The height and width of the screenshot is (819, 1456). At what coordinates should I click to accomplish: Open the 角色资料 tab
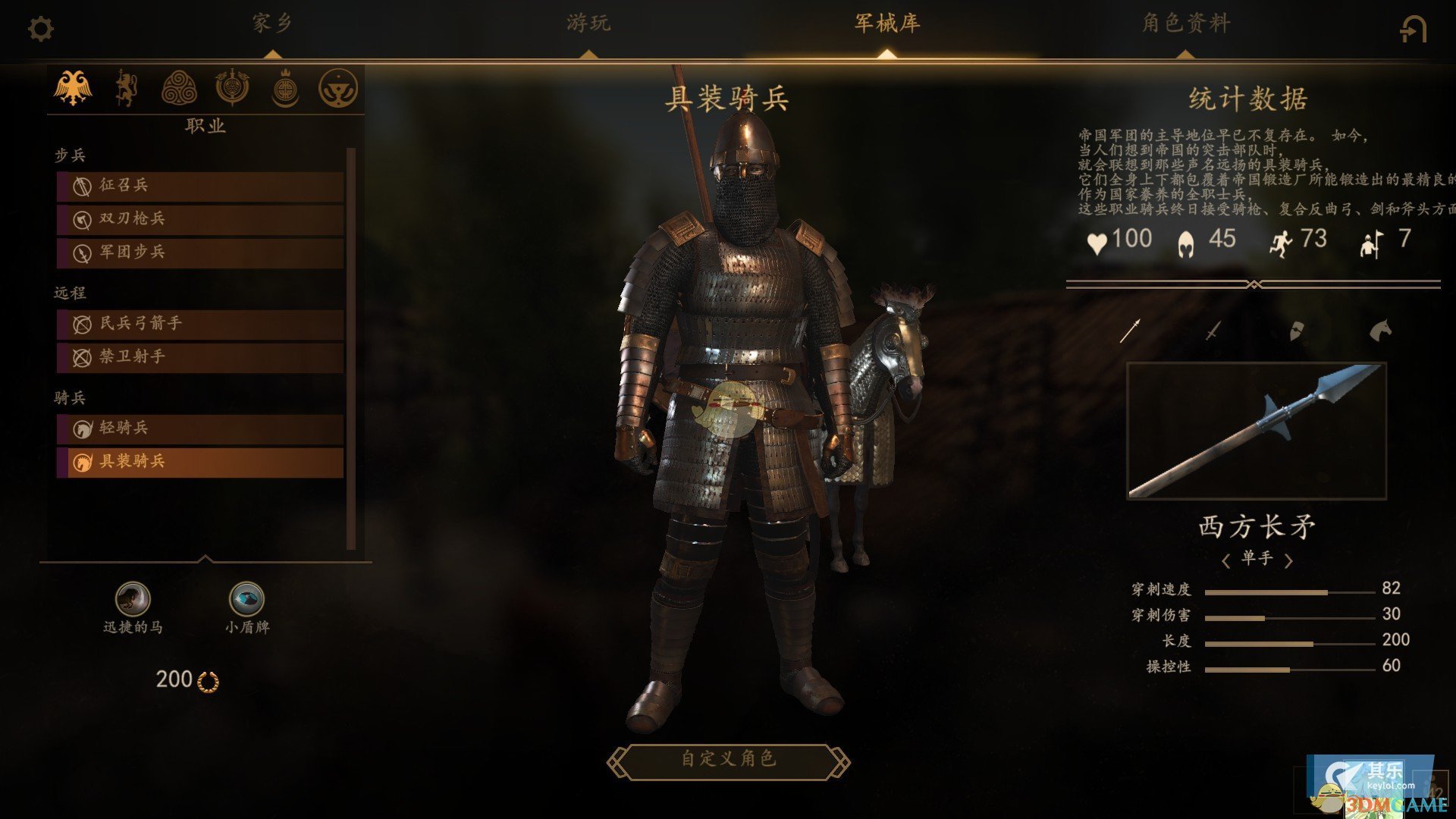coord(1185,24)
